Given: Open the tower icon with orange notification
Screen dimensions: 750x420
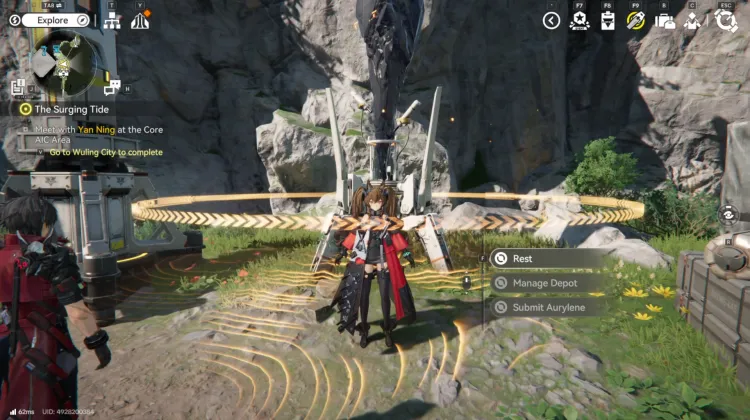Looking at the screenshot, I should (140, 20).
